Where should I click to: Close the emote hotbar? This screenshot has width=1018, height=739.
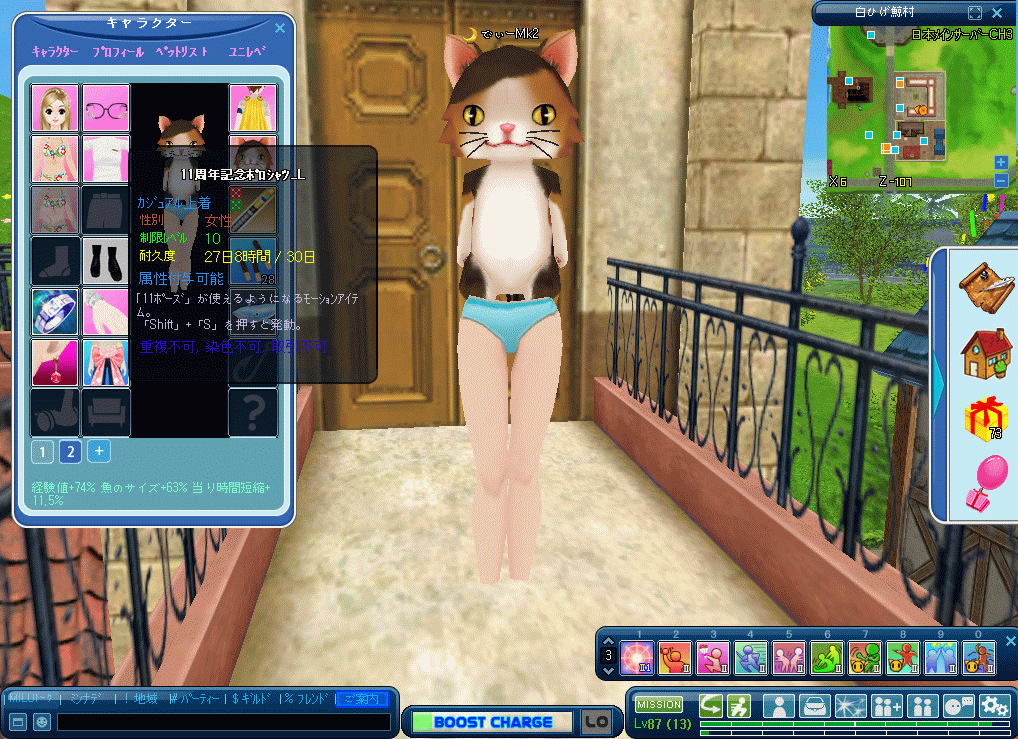pyautogui.click(x=1009, y=640)
